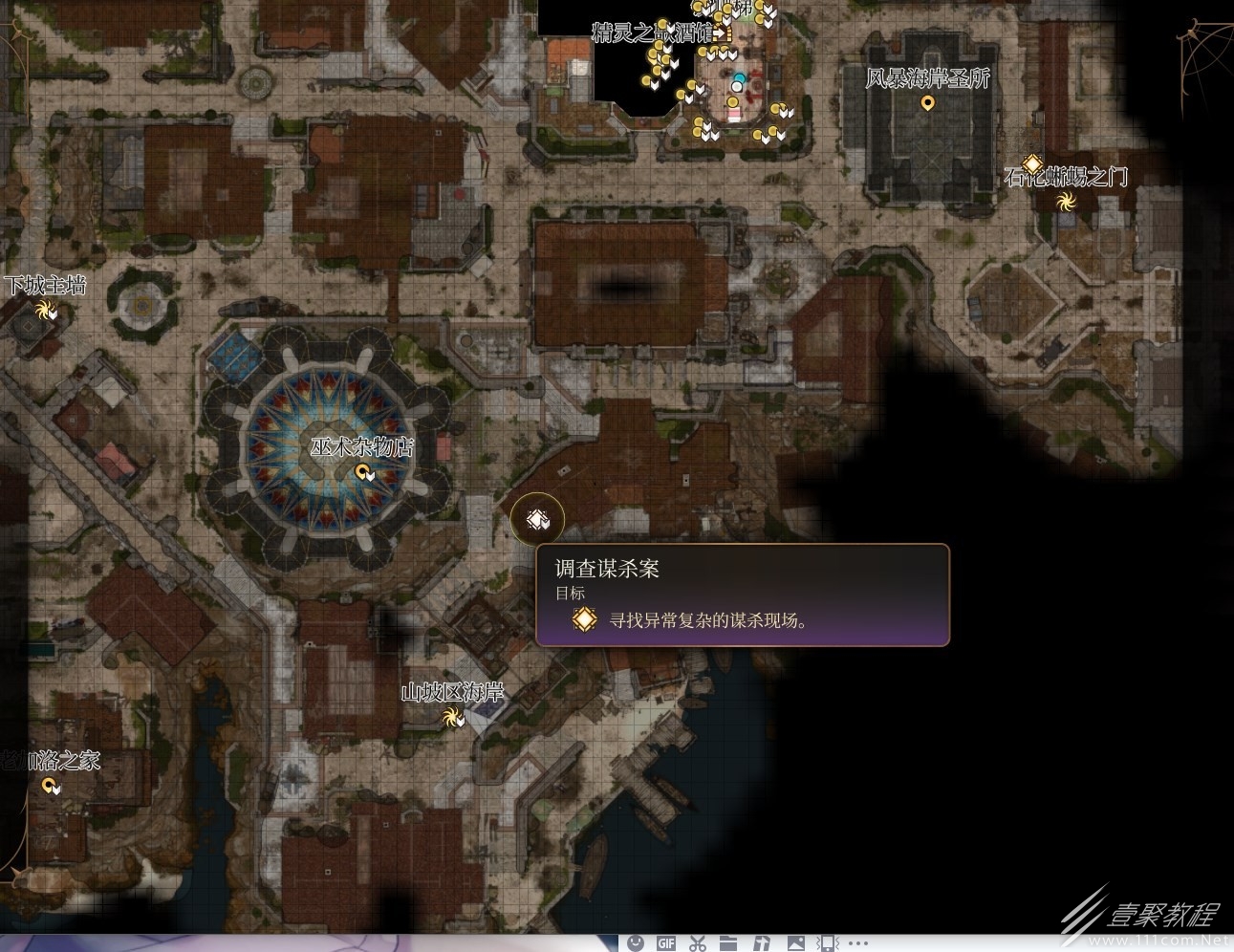This screenshot has width=1234, height=952.
Task: Open the emoji smiley toolbar button
Action: [636, 943]
